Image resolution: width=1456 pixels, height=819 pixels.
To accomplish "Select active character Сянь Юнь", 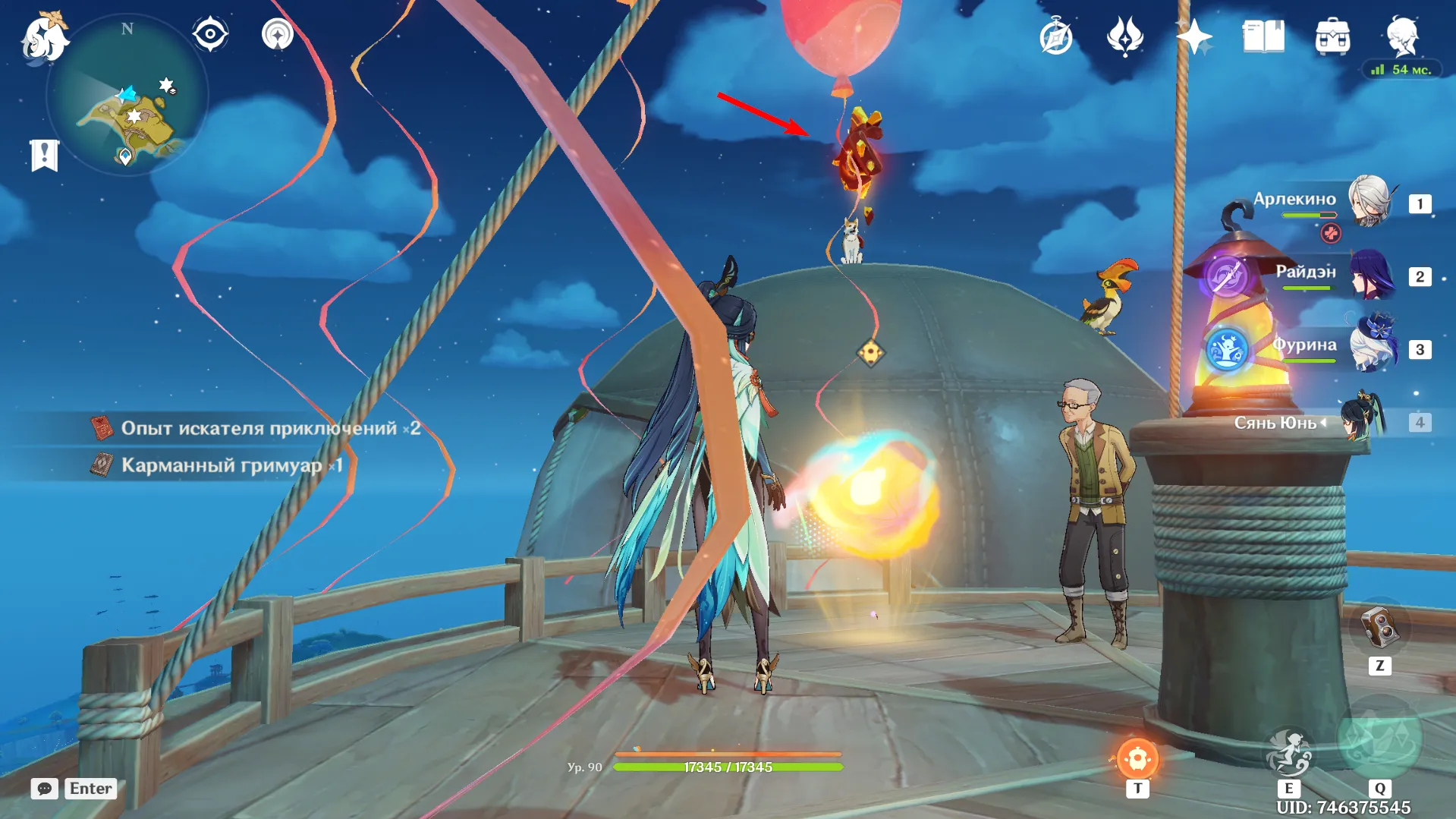I will [1364, 421].
